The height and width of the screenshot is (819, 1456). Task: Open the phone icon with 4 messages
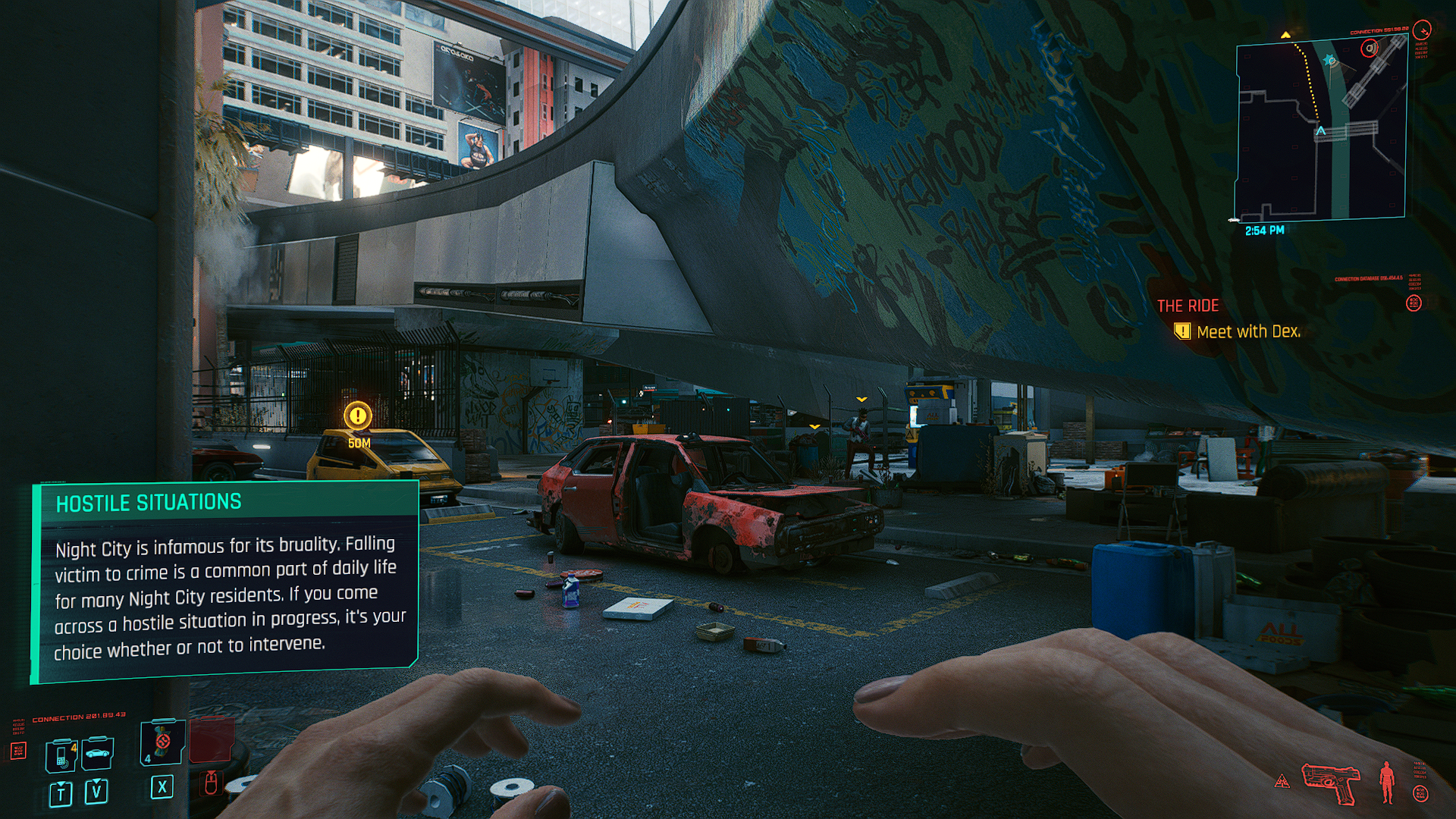click(x=61, y=755)
